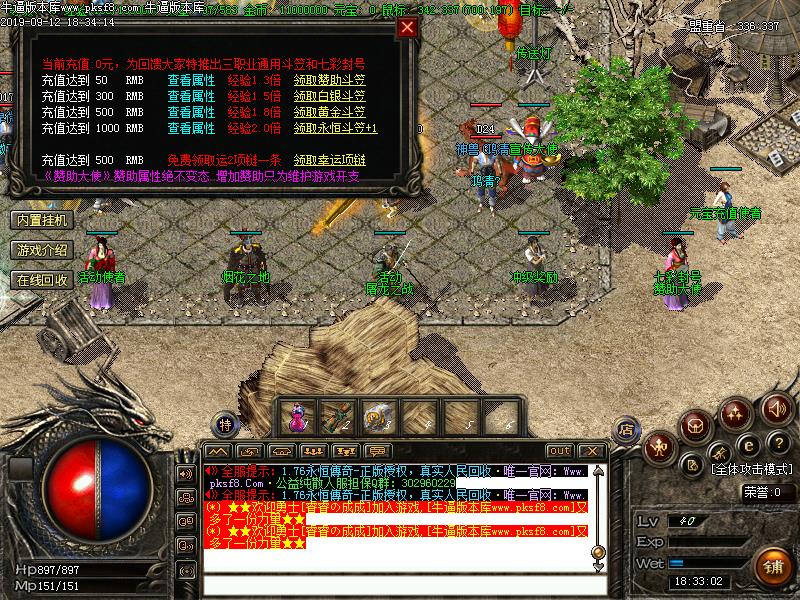Image resolution: width=800 pixels, height=600 pixels.
Task: Open the 店 shop button
Action: coord(626,427)
